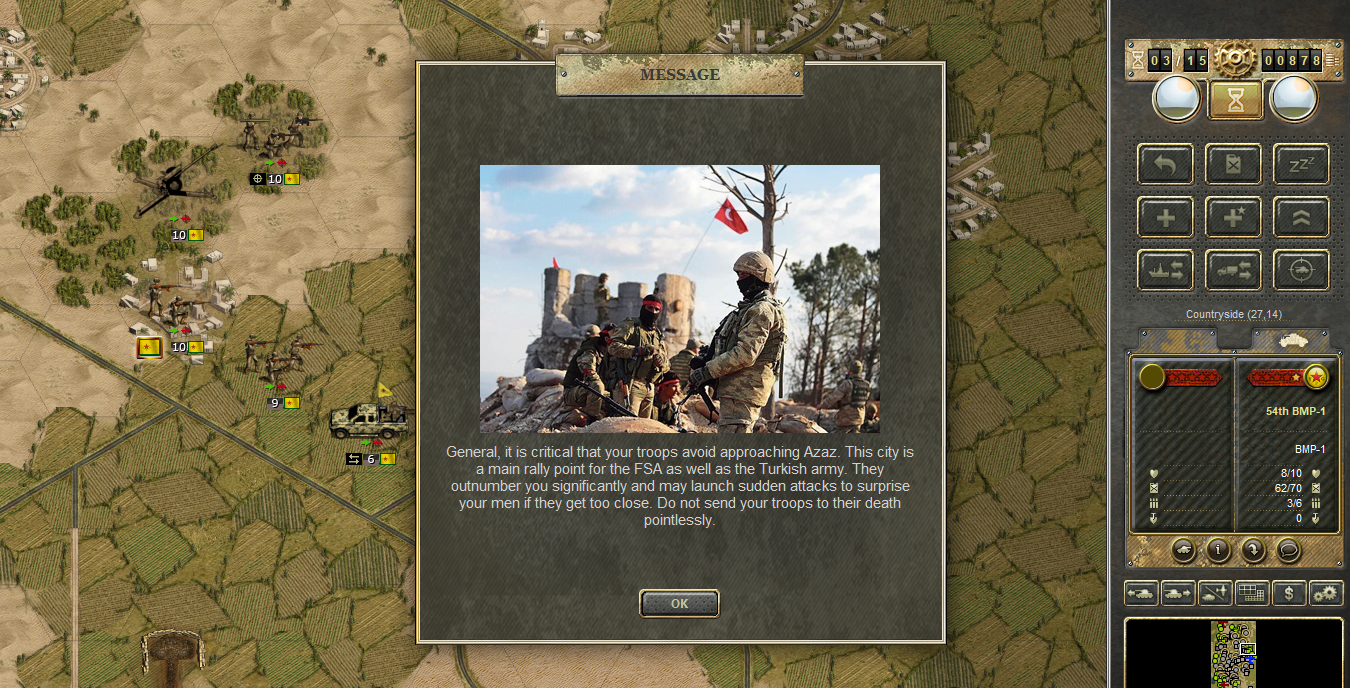The width and height of the screenshot is (1350, 688).
Task: Switch to the armored car unit tab
Action: pos(1289,340)
